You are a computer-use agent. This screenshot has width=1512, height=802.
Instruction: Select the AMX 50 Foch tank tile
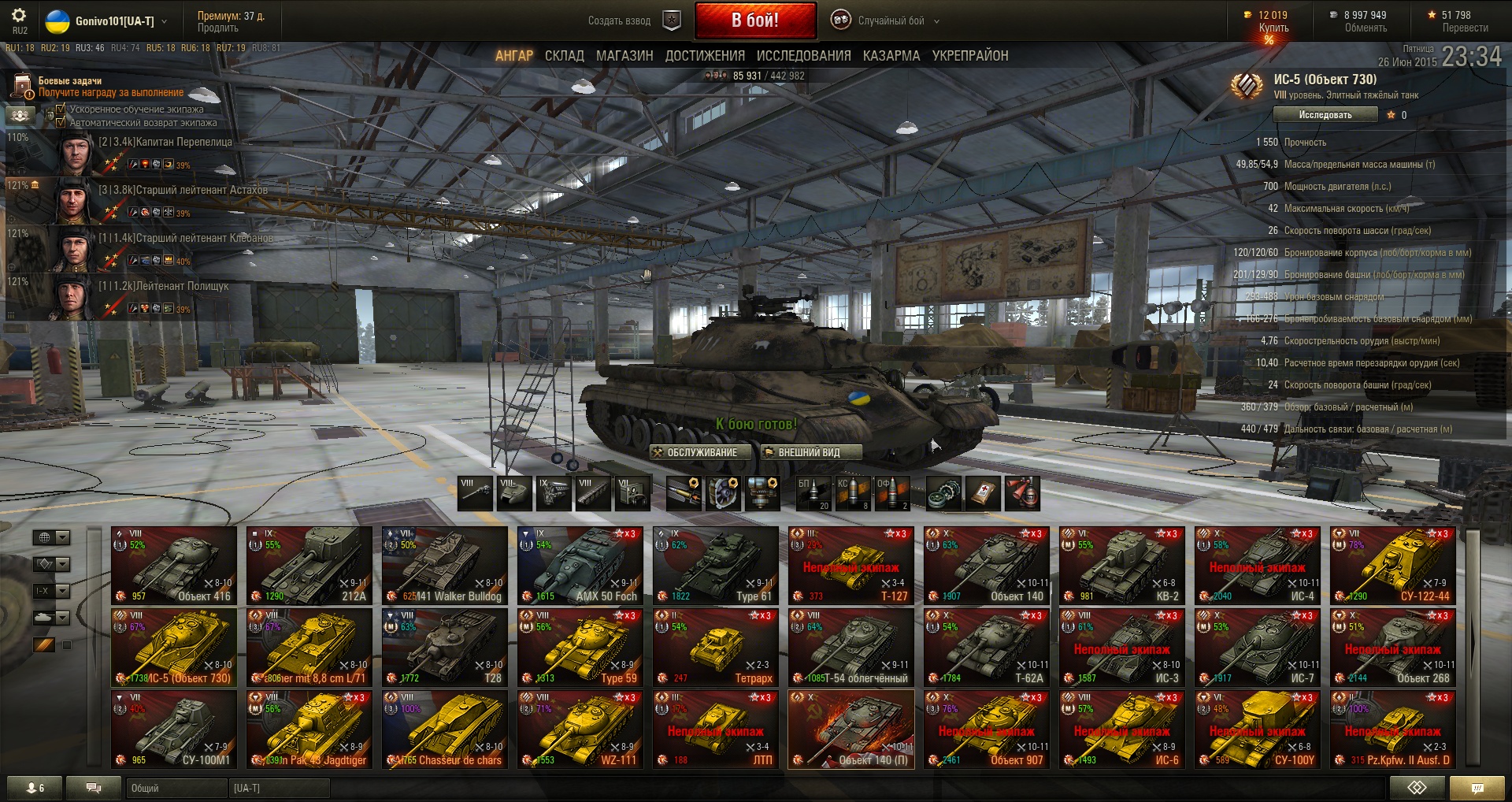(x=580, y=566)
